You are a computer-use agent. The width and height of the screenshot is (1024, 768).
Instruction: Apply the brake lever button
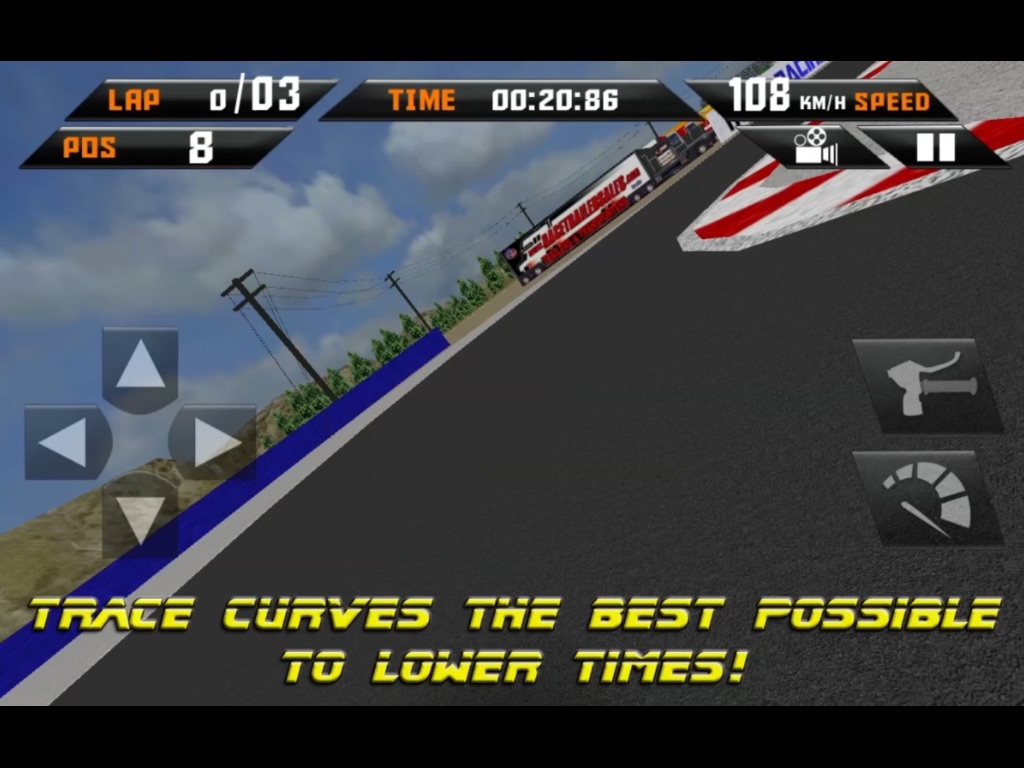pyautogui.click(x=927, y=385)
